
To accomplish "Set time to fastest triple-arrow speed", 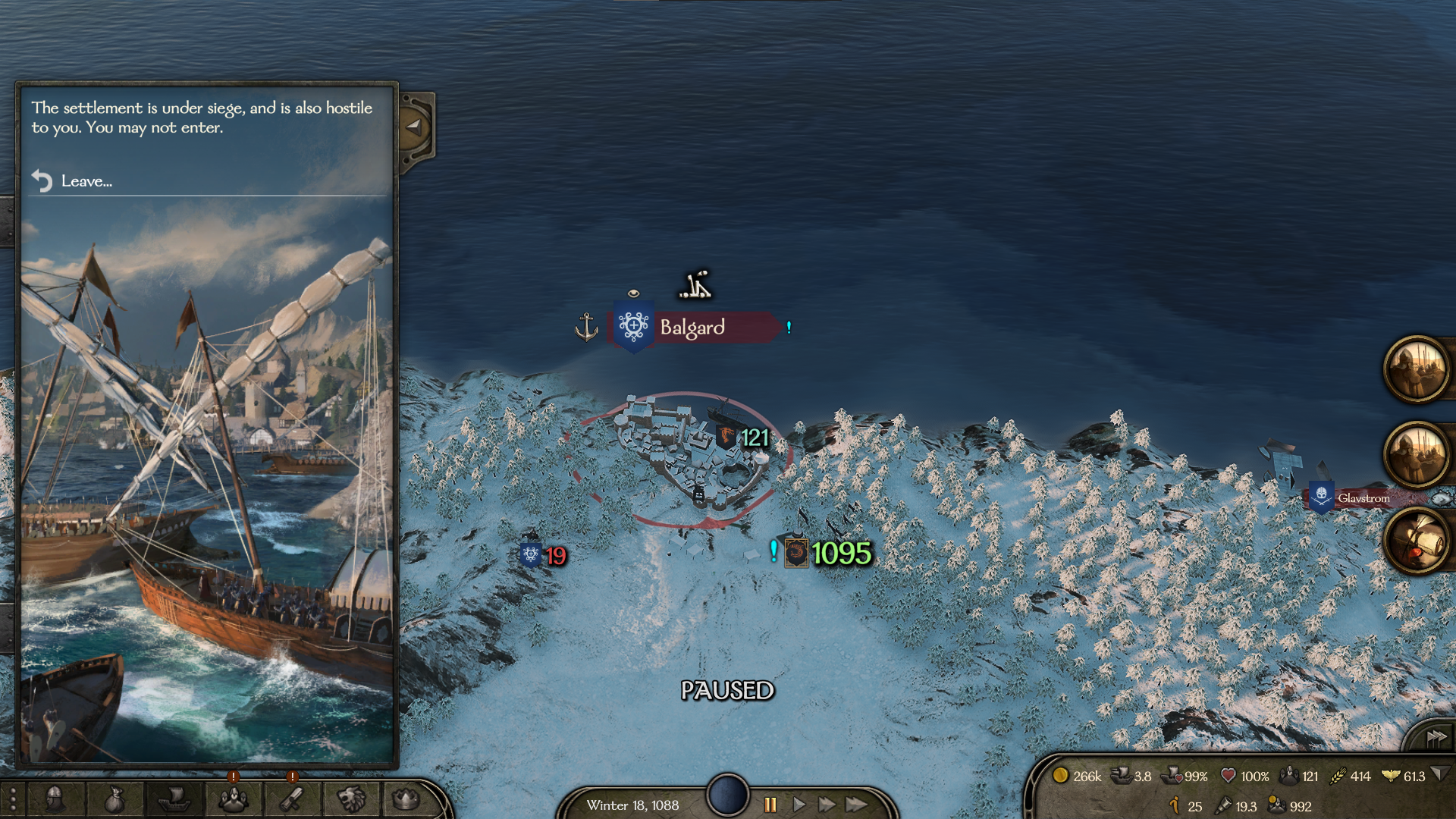I will point(857,805).
